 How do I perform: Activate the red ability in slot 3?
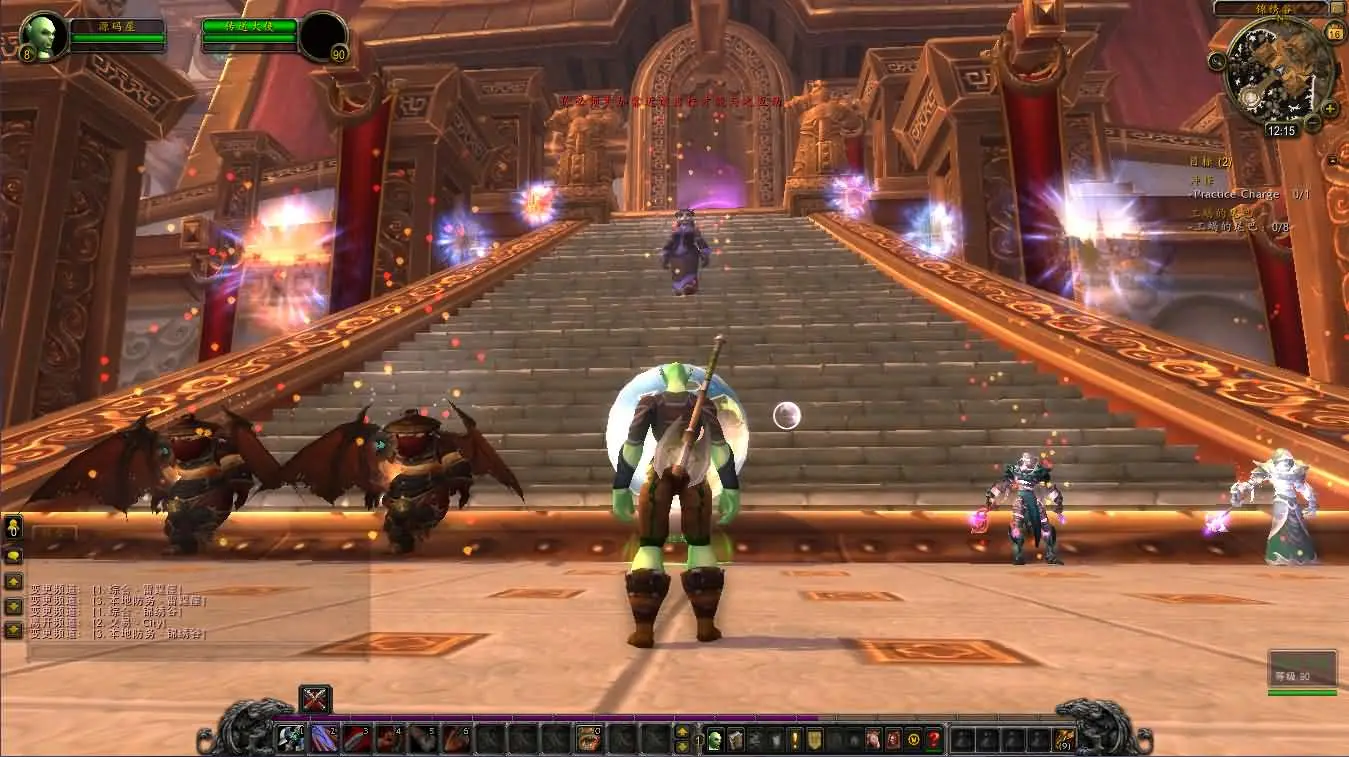[x=357, y=739]
